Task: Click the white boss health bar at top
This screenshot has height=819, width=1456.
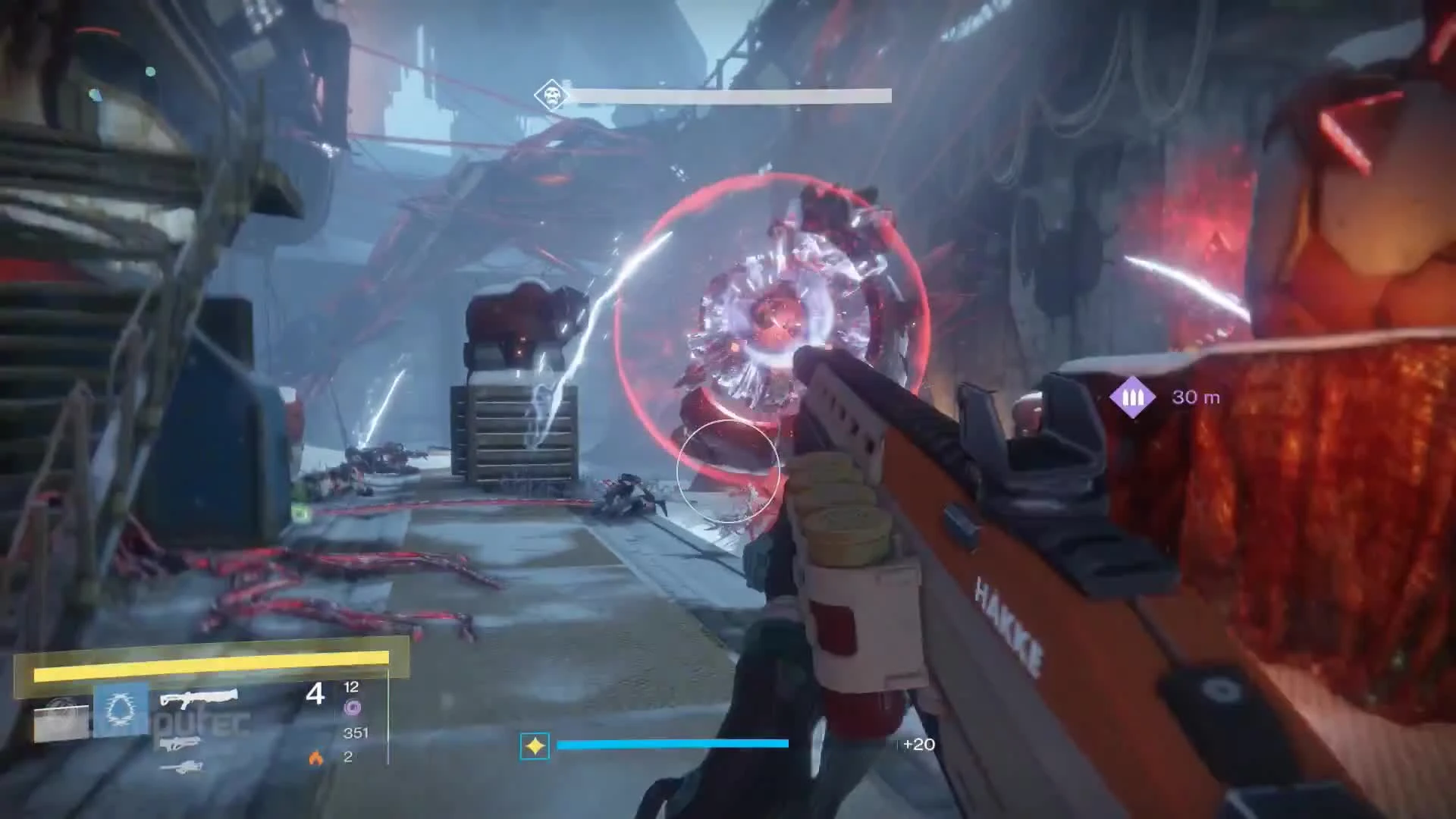Action: click(x=732, y=96)
